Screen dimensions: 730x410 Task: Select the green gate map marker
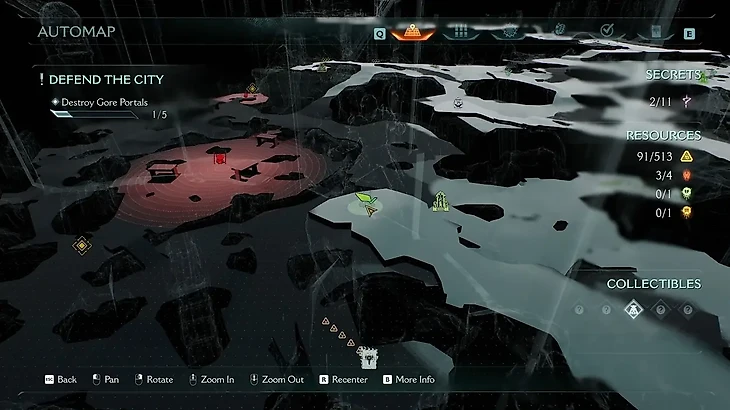coord(438,202)
